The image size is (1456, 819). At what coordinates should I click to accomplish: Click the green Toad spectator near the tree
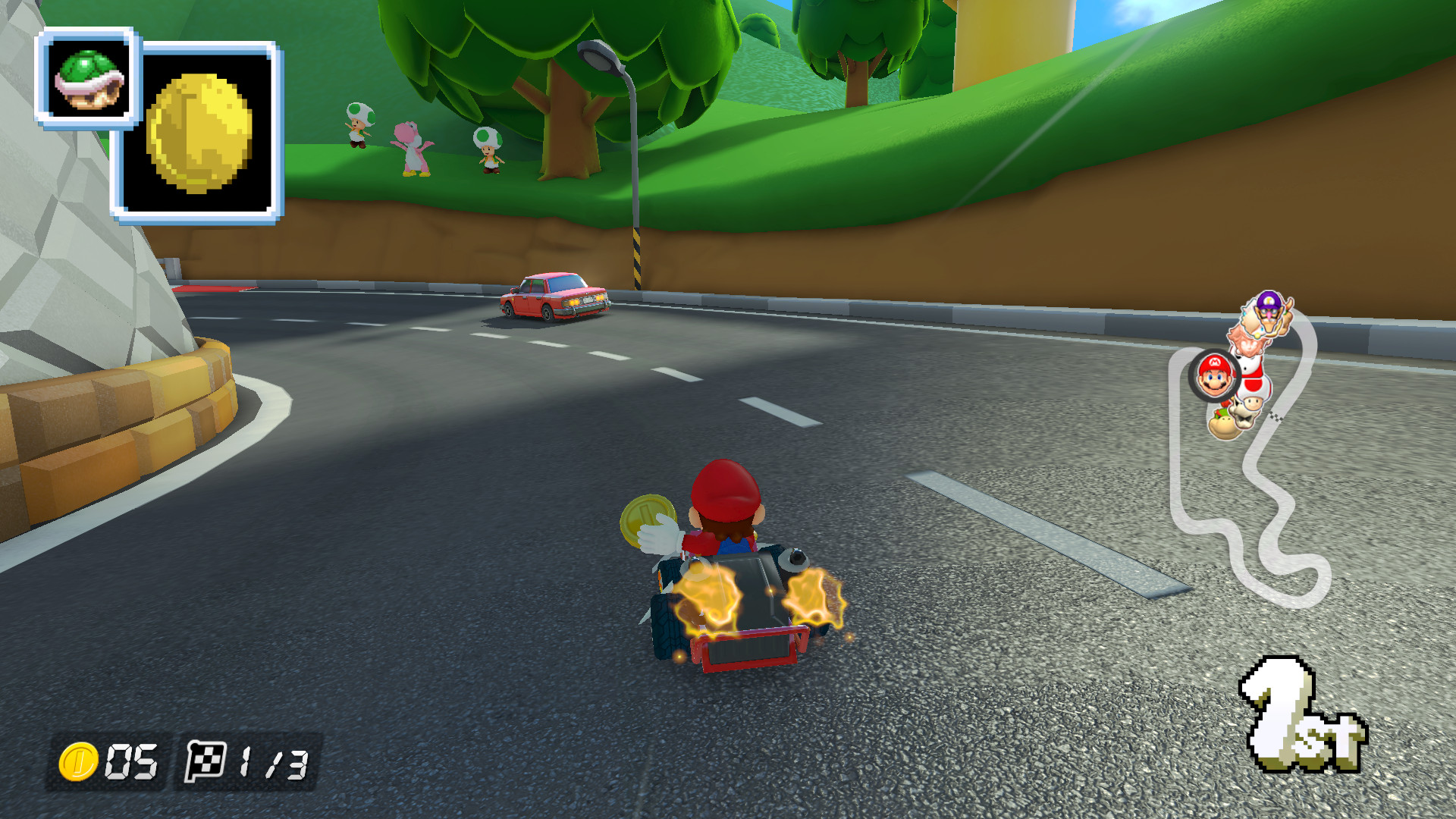point(488,148)
